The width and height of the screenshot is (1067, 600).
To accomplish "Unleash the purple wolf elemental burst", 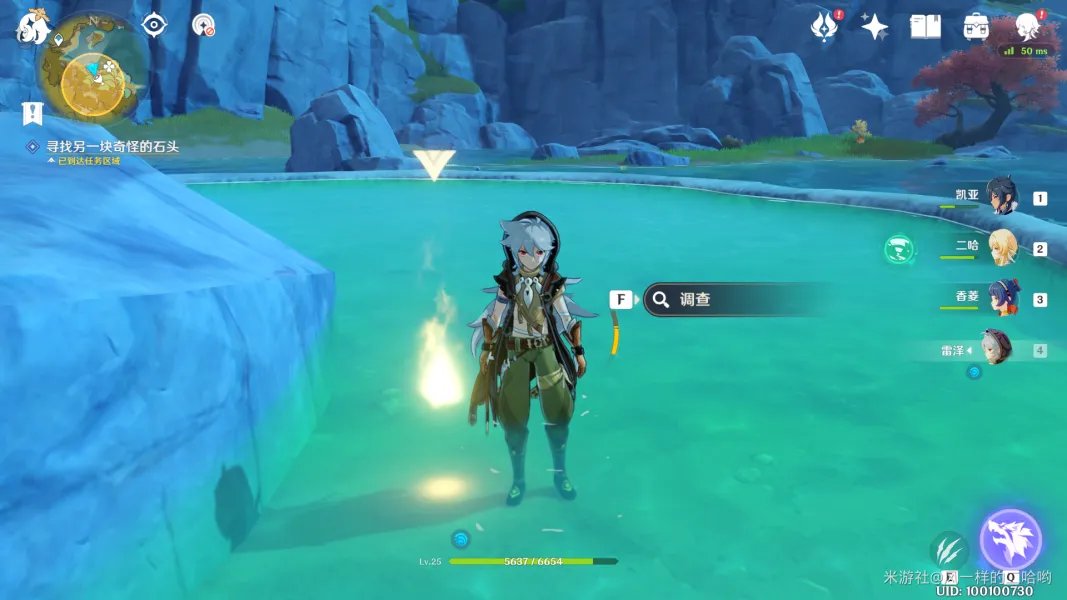I will tap(1011, 540).
